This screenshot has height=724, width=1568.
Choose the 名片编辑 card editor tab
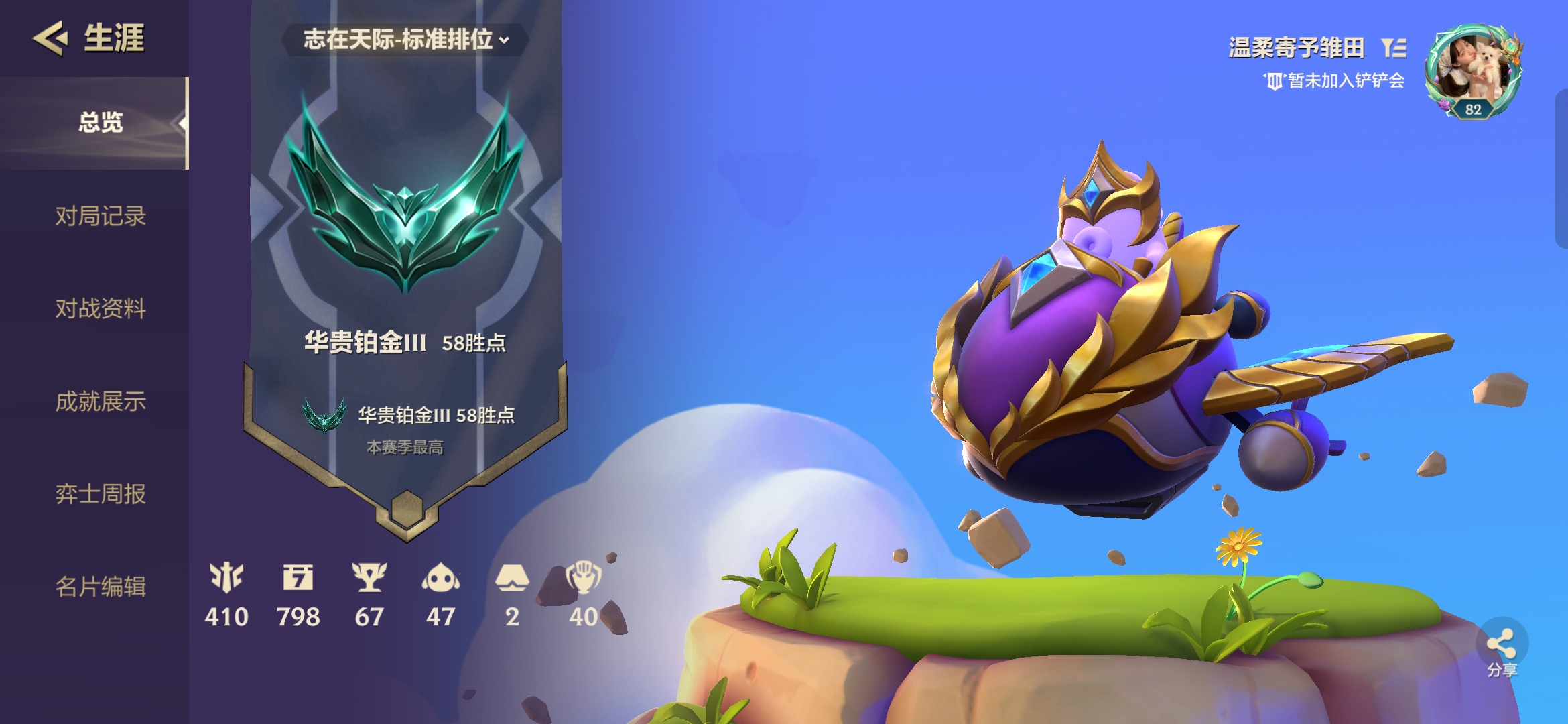click(101, 587)
